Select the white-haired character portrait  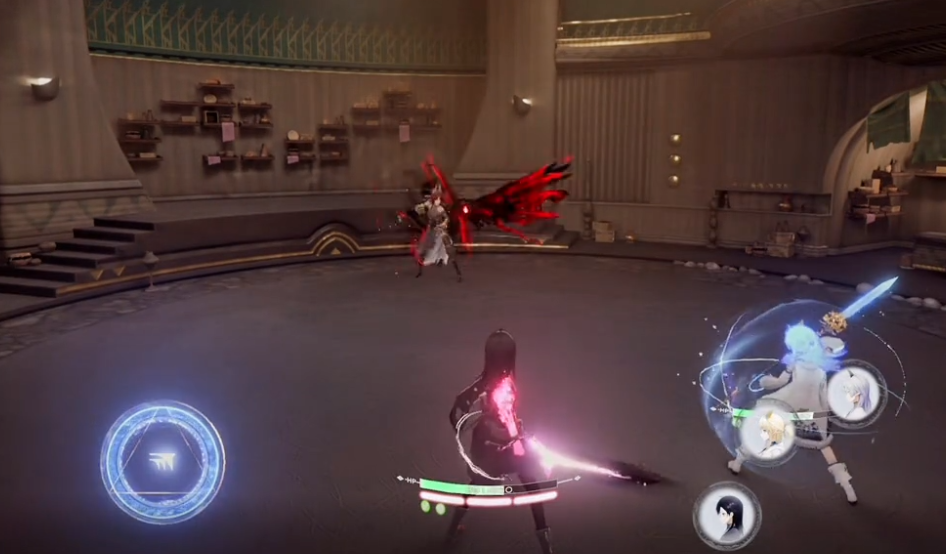856,393
